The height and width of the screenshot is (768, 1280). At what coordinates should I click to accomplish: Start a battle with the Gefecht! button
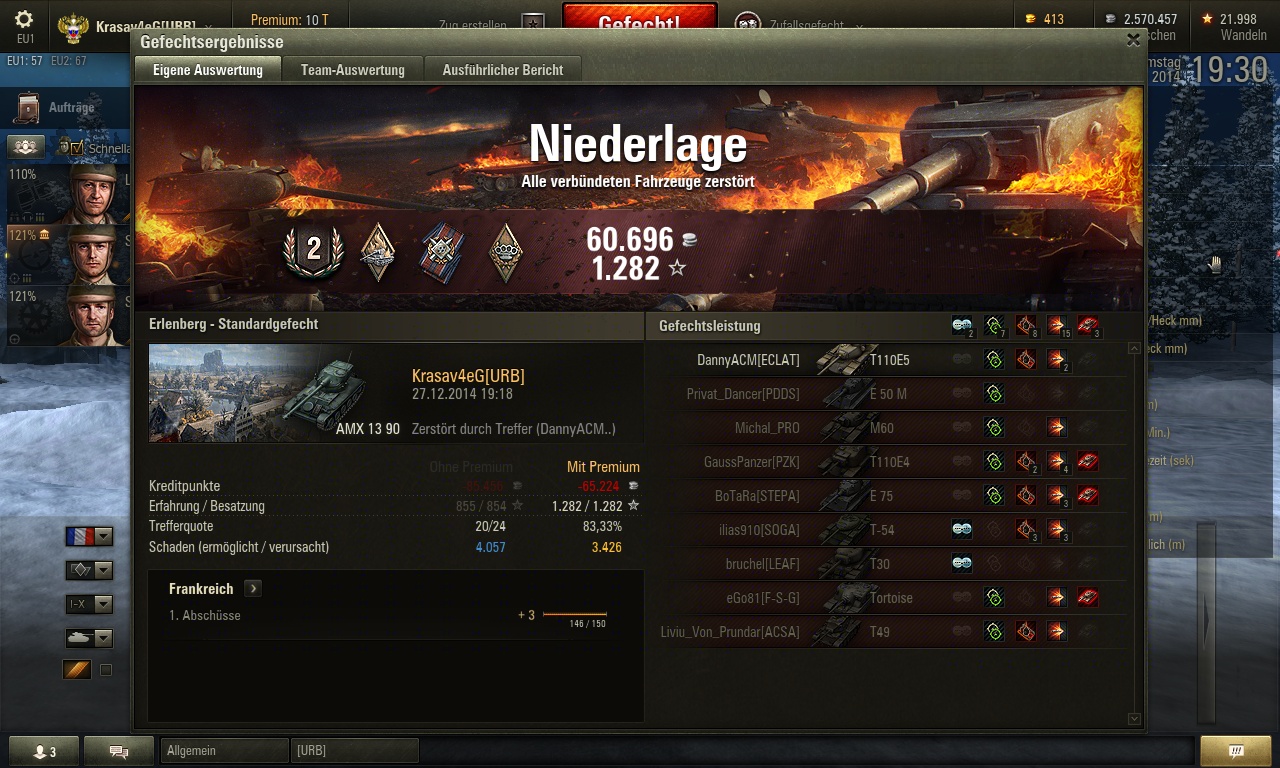coord(639,22)
